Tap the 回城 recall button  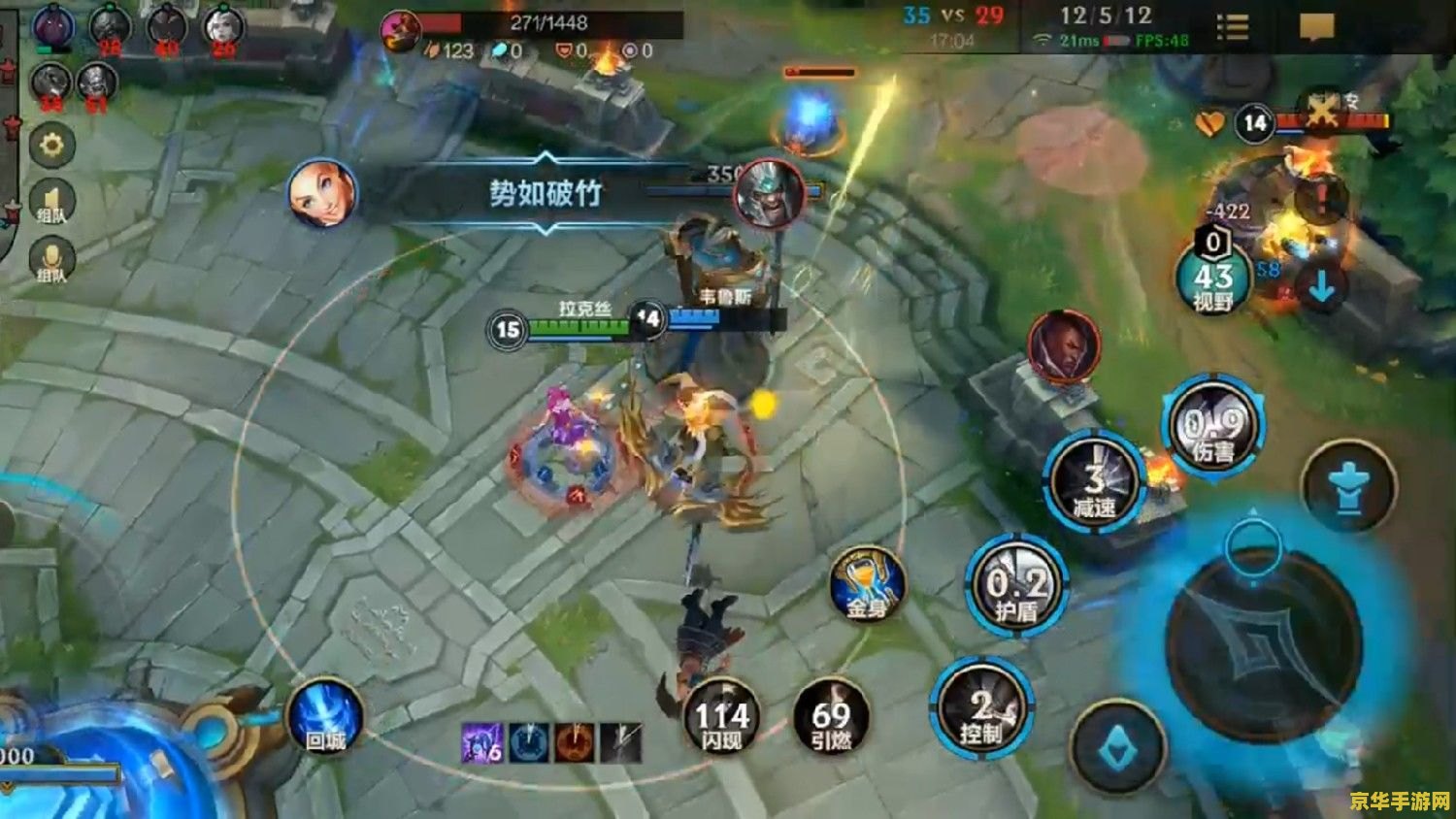click(x=326, y=719)
